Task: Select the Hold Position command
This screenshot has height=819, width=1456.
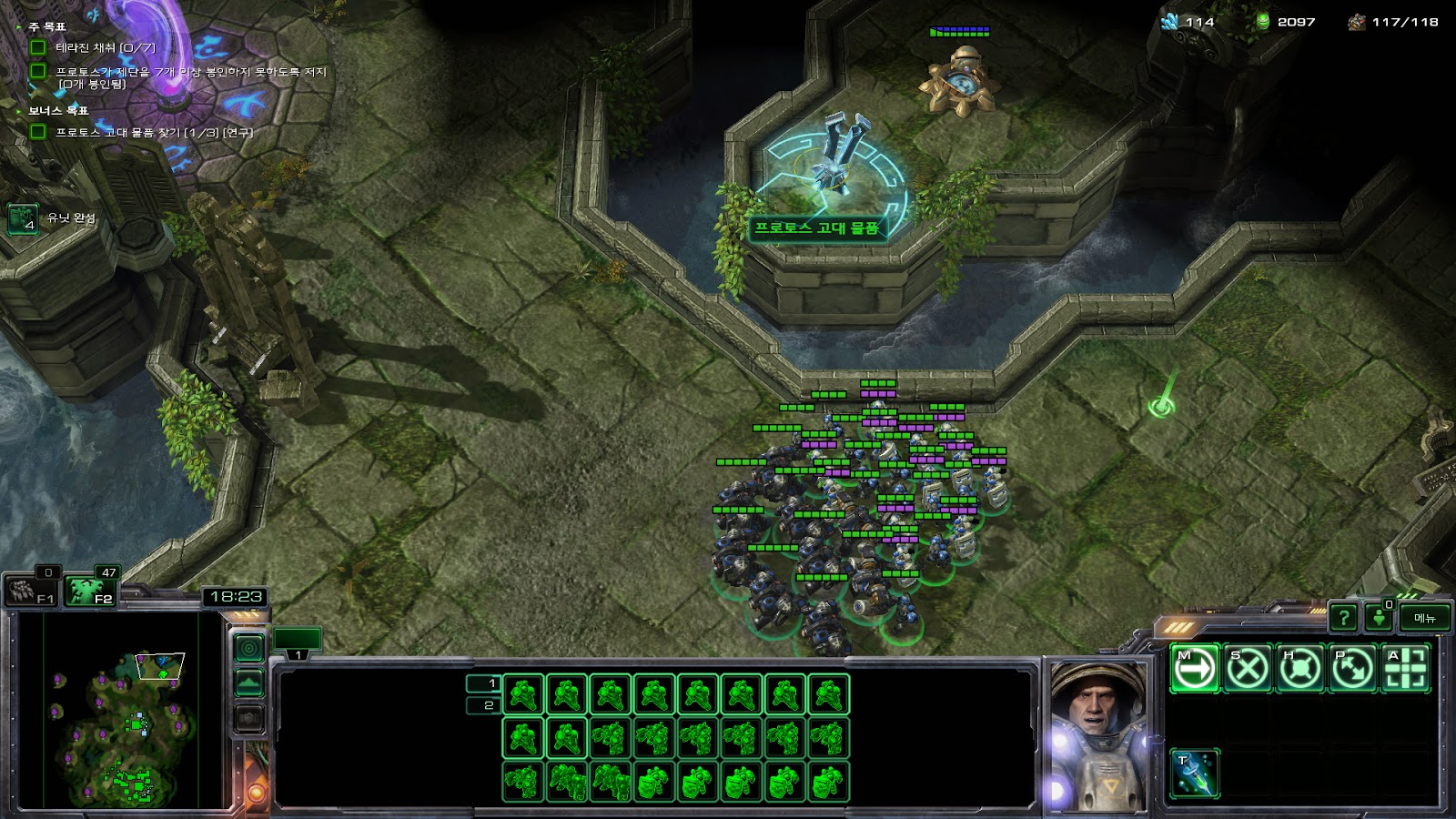Action: point(1299,669)
